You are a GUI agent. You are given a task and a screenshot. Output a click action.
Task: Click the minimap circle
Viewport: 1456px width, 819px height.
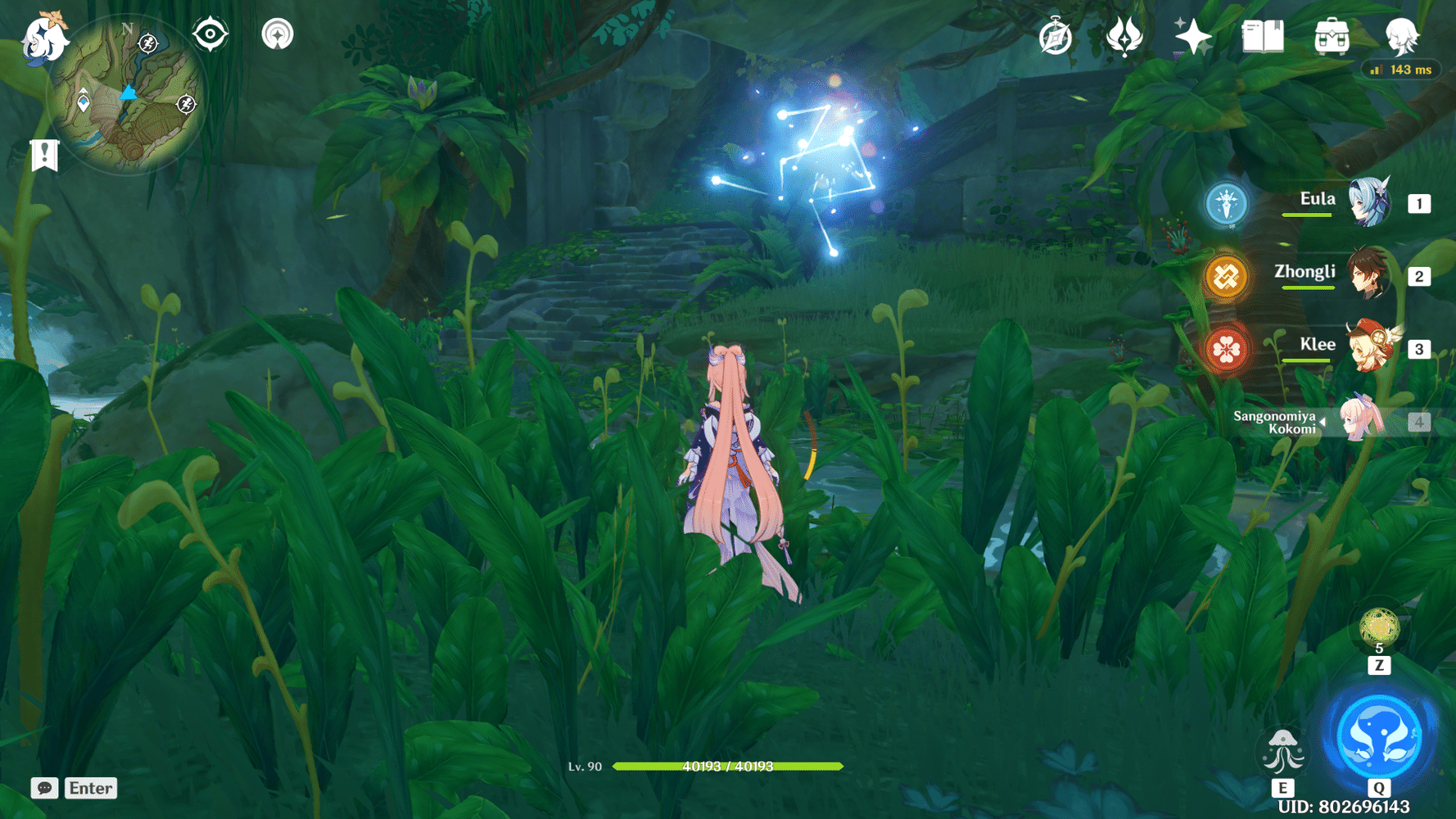point(127,98)
